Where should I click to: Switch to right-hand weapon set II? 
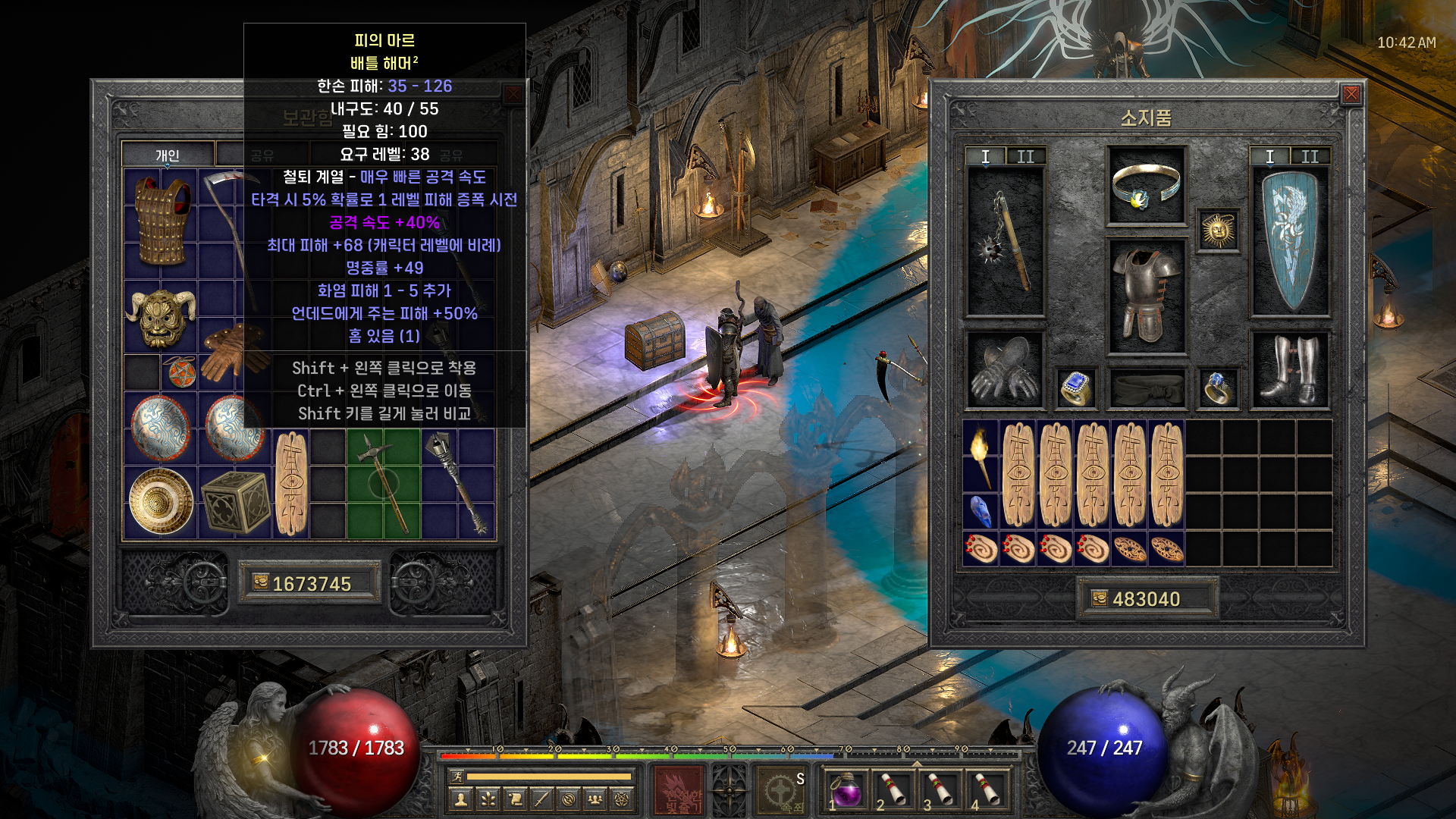pos(1310,156)
